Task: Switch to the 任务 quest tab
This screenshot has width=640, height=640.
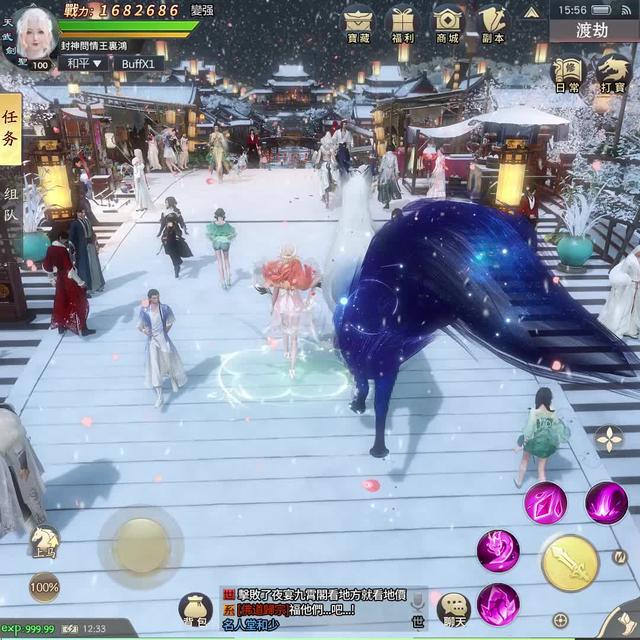Action: click(x=10, y=129)
